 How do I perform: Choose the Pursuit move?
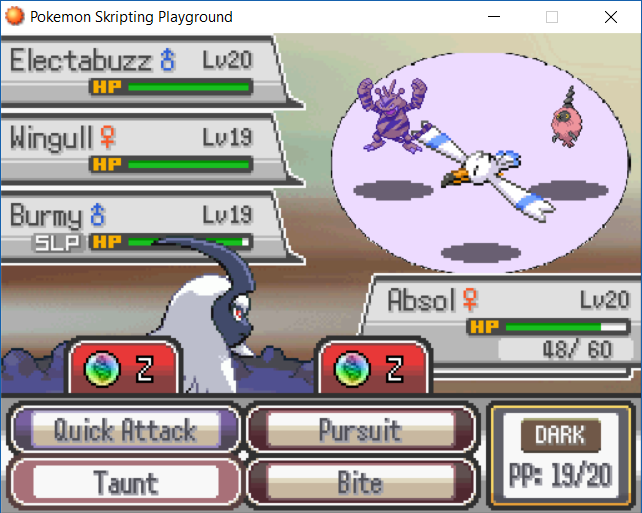pos(360,431)
